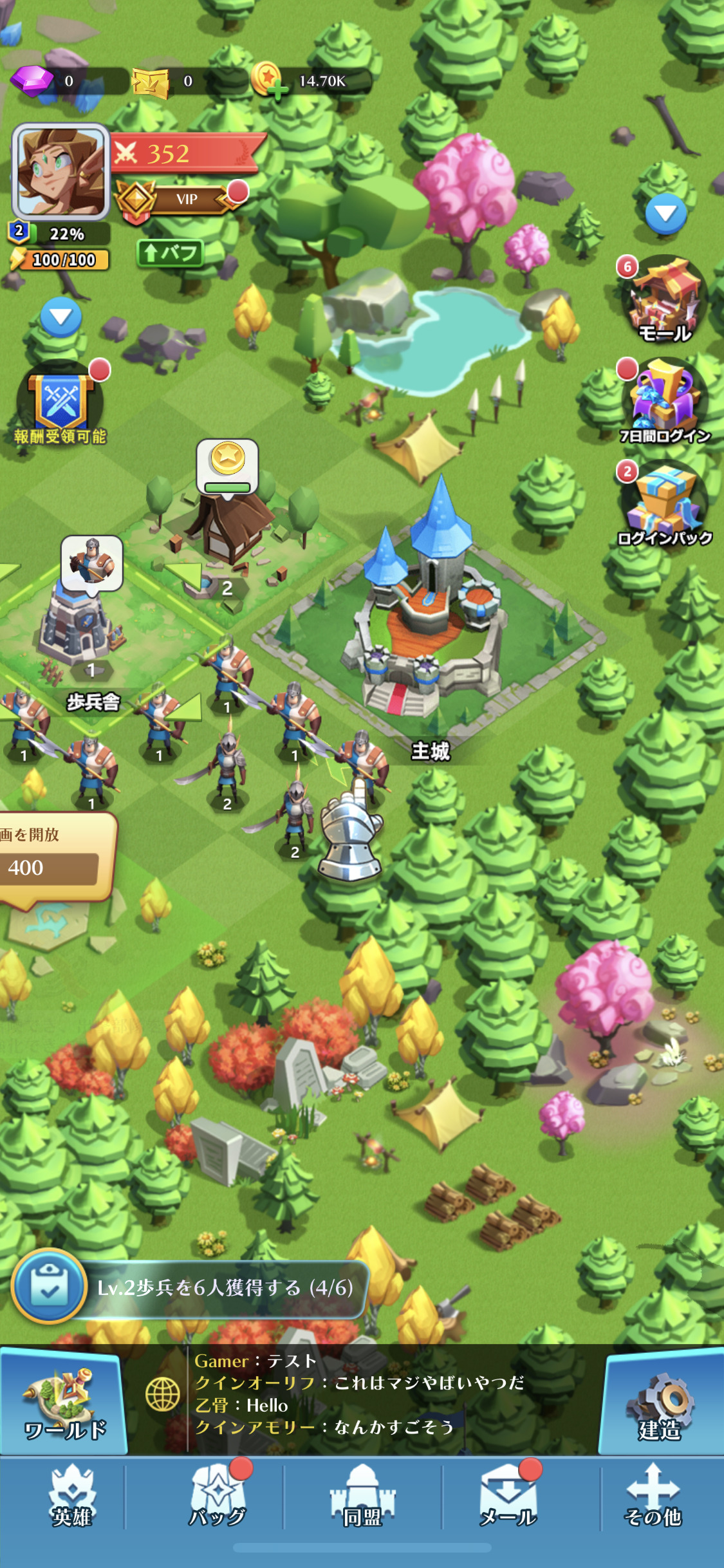724x1568 pixels.
Task: Open the world chat globe icon
Action: pyautogui.click(x=162, y=1394)
